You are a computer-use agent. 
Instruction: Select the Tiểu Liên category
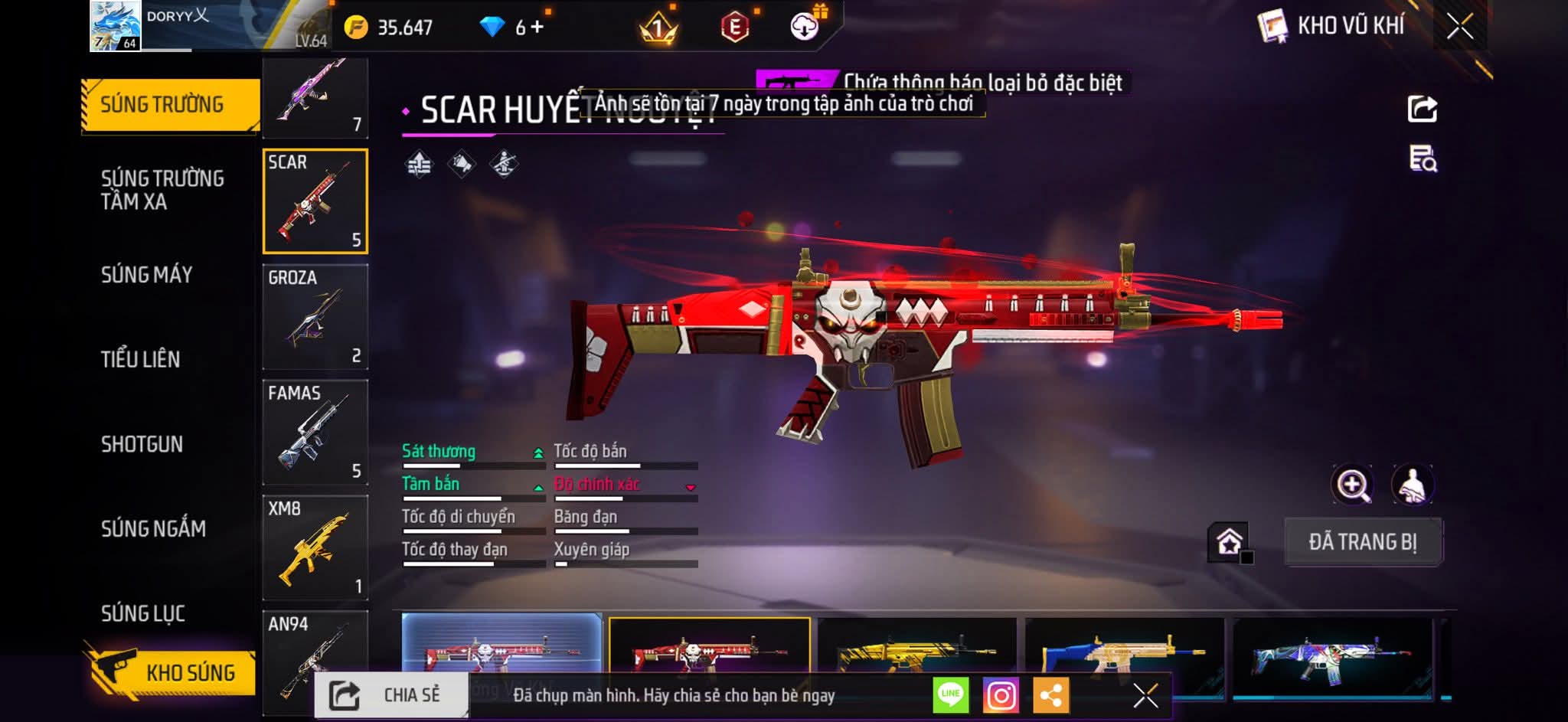(140, 359)
